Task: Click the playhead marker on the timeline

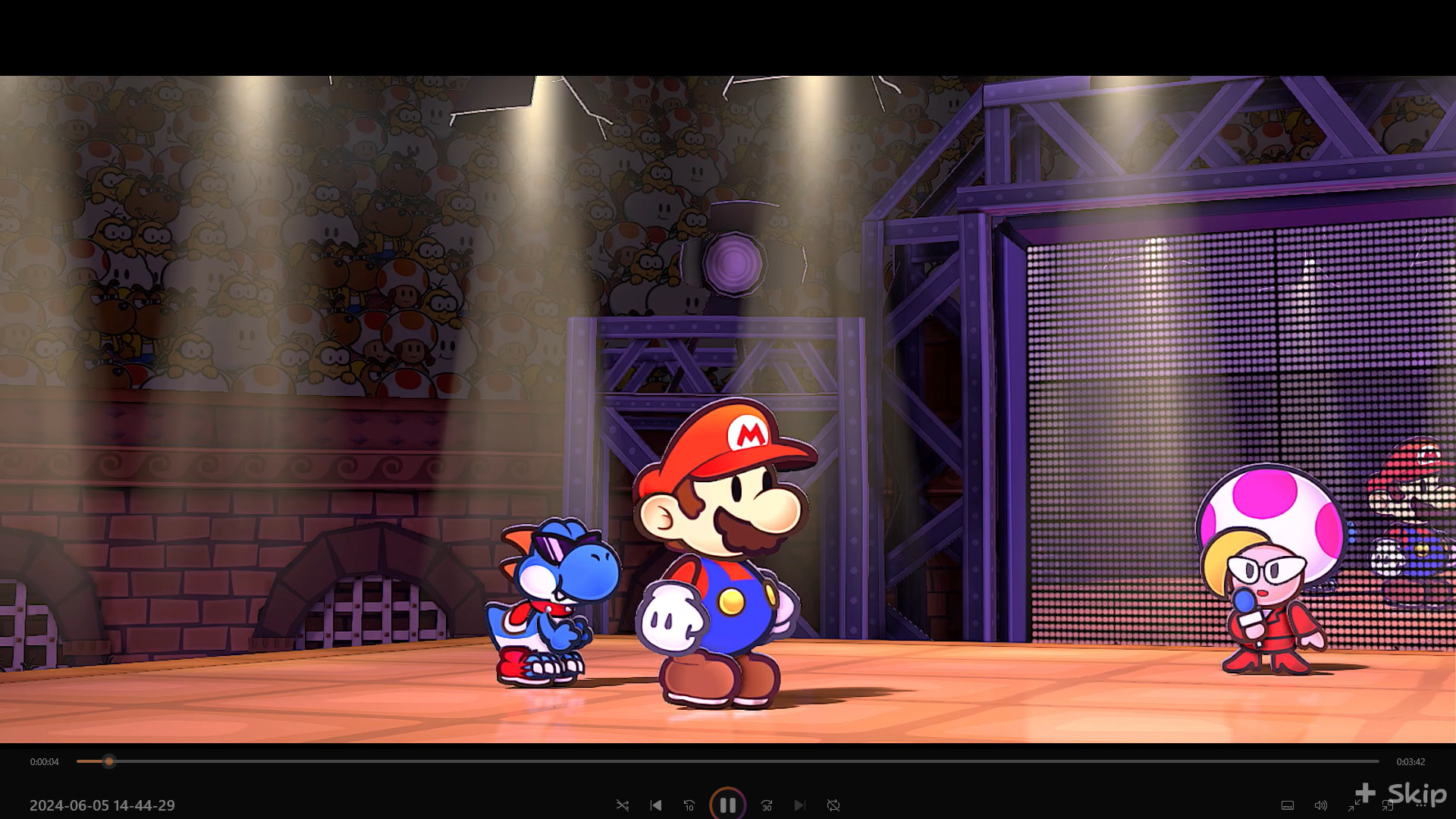Action: pyautogui.click(x=108, y=762)
